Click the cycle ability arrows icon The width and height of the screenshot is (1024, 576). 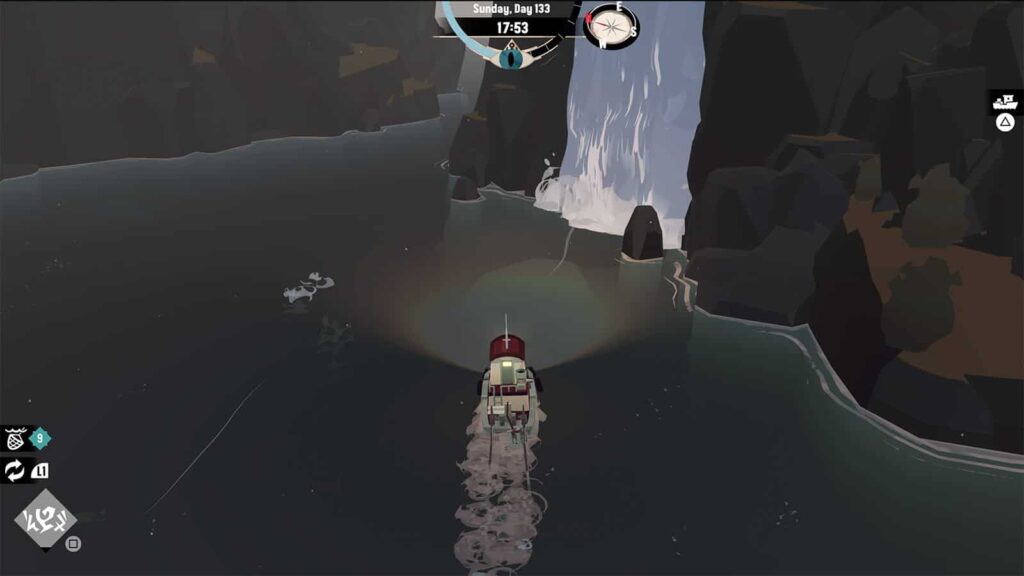(x=15, y=471)
